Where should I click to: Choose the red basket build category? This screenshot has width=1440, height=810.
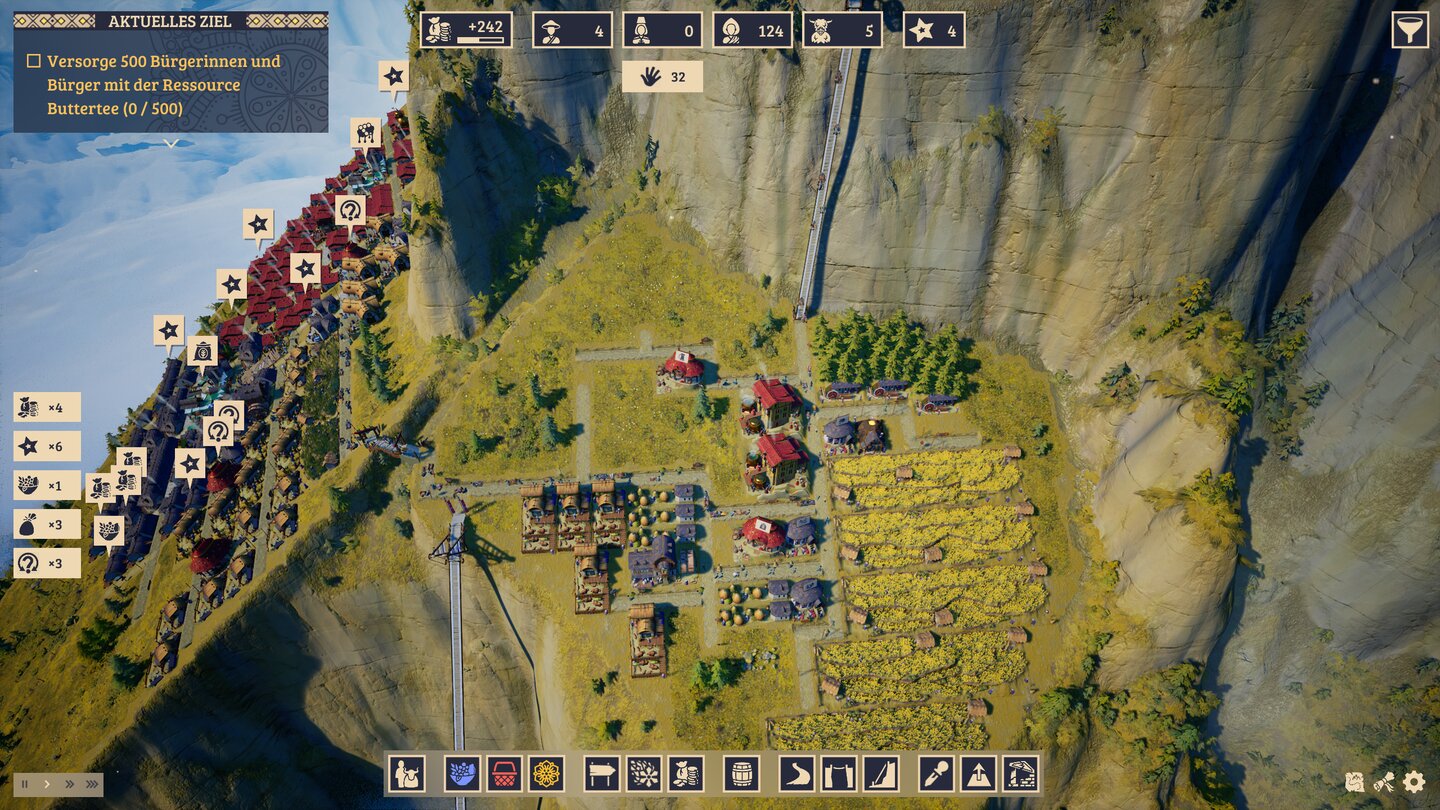[504, 774]
